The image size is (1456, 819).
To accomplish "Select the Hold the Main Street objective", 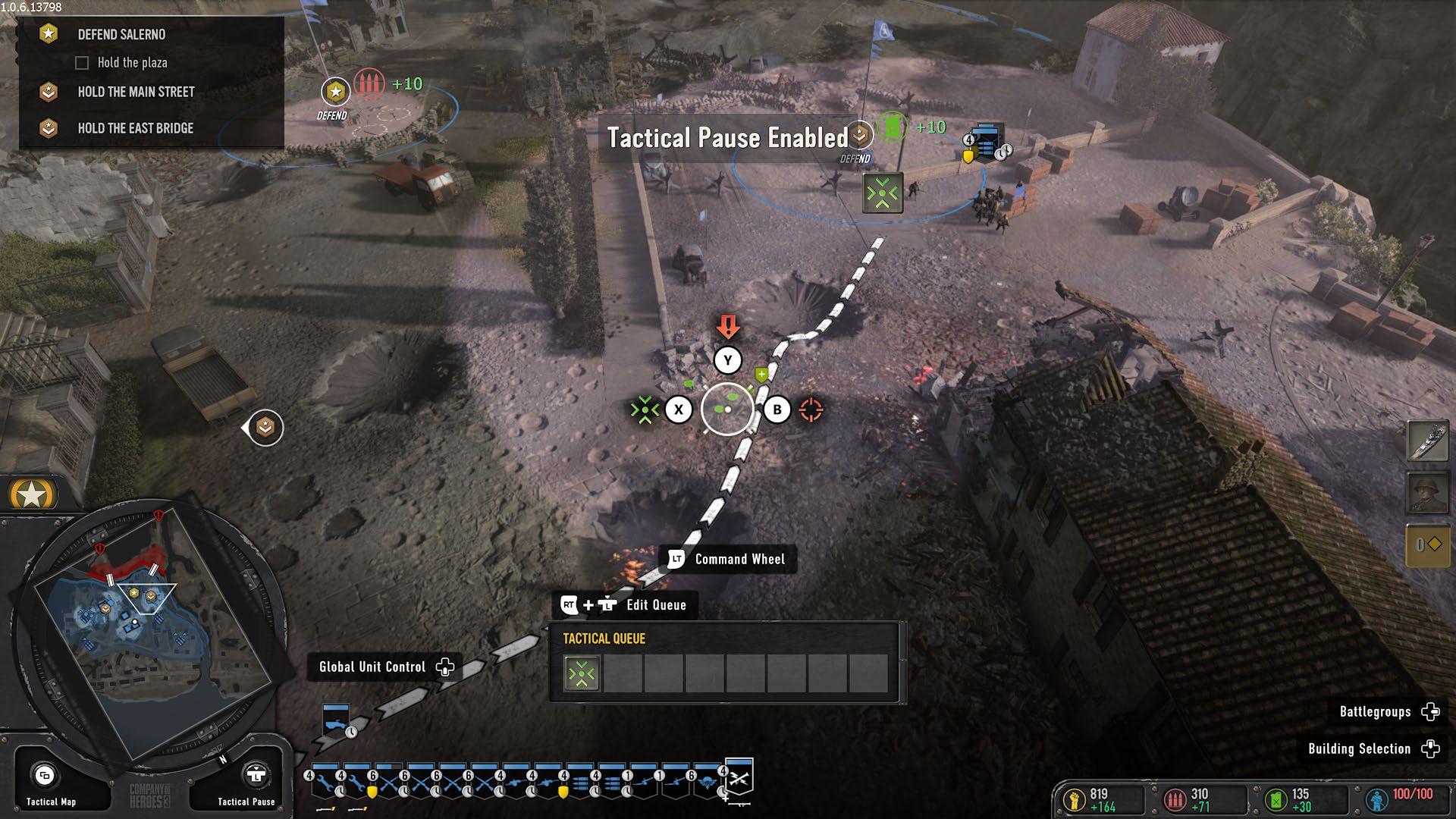I will point(136,92).
